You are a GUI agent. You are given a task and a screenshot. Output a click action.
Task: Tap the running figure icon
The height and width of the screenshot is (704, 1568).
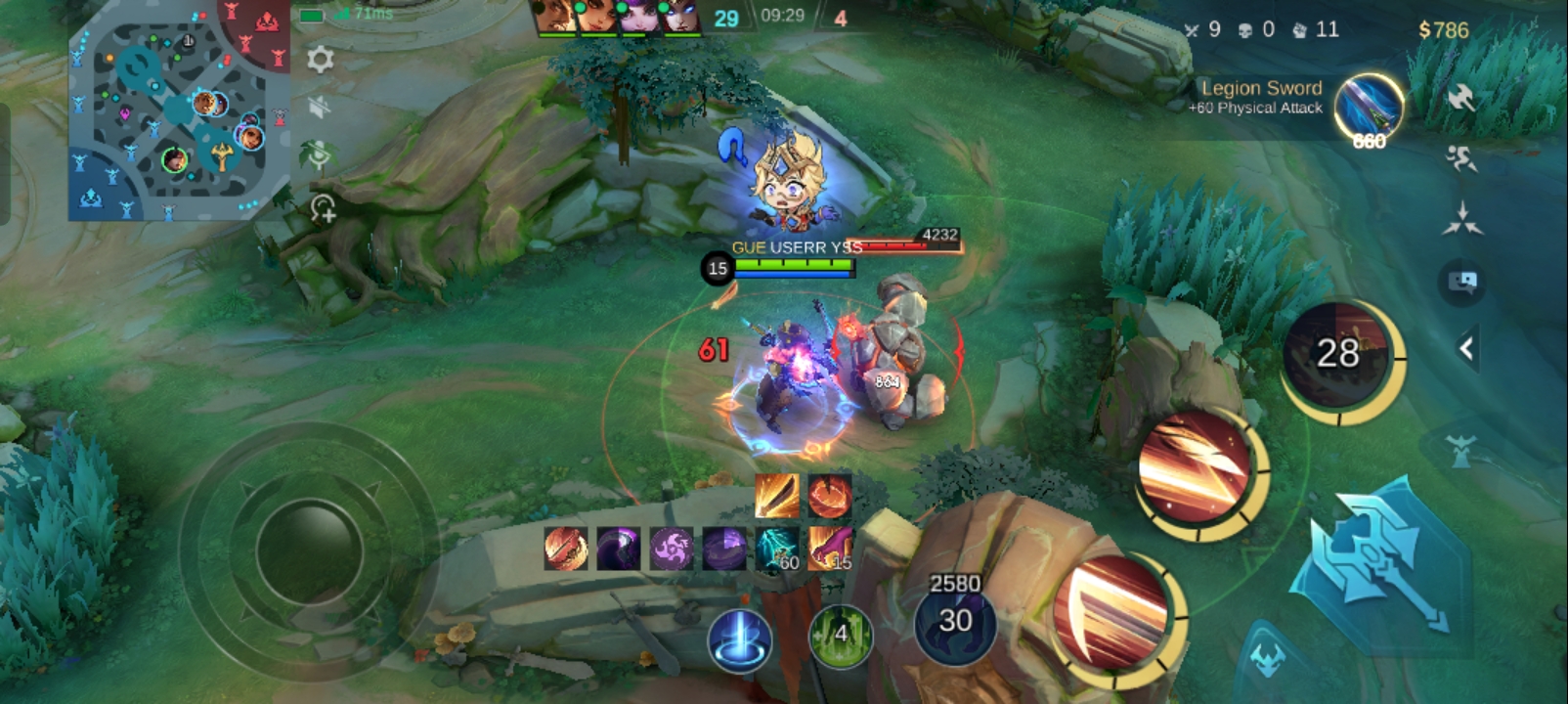tap(1460, 158)
